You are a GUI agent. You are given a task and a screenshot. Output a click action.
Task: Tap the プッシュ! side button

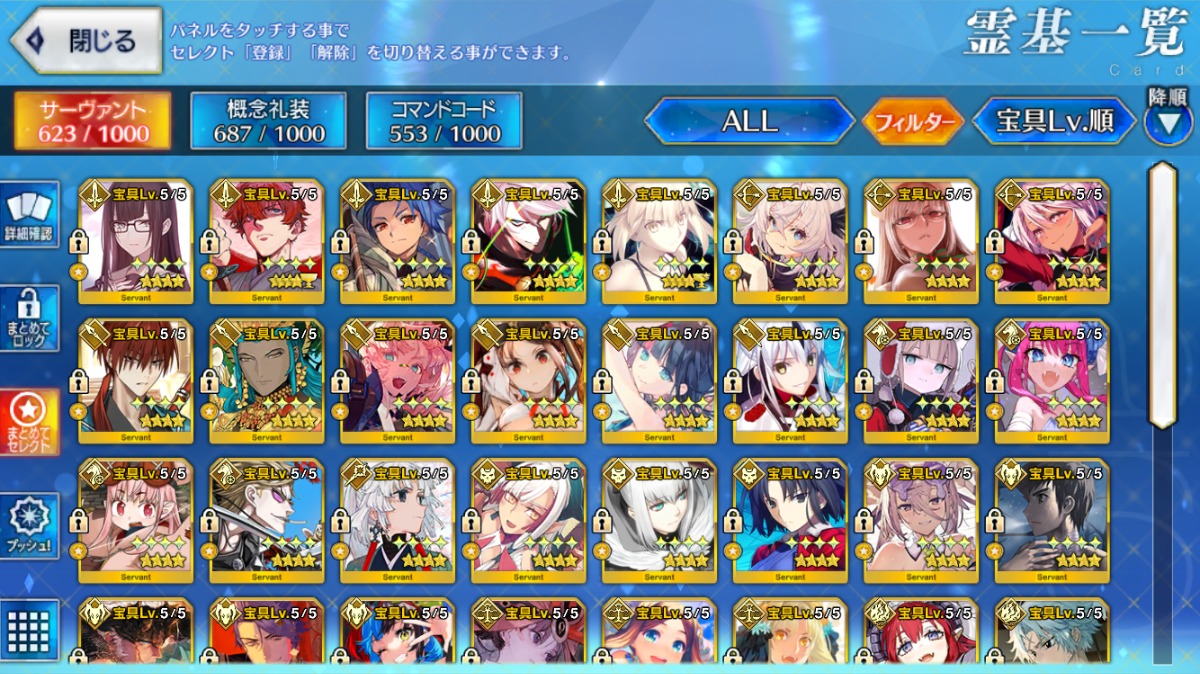30,525
